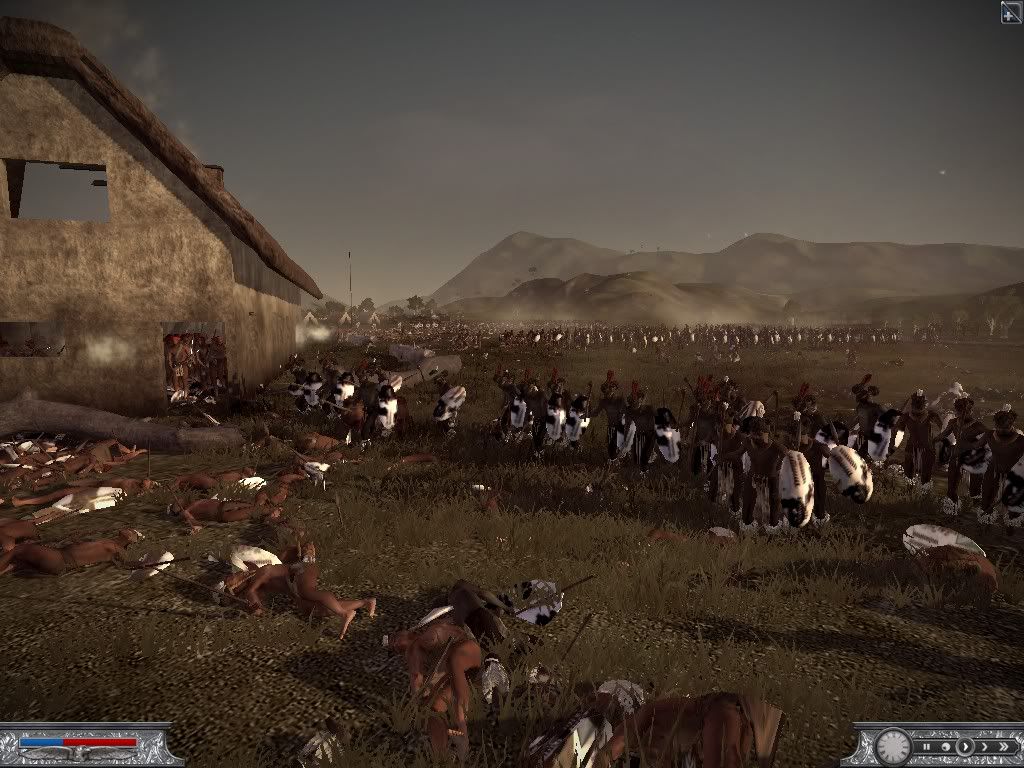Select normal play speed
1024x768 pixels.
(x=965, y=746)
